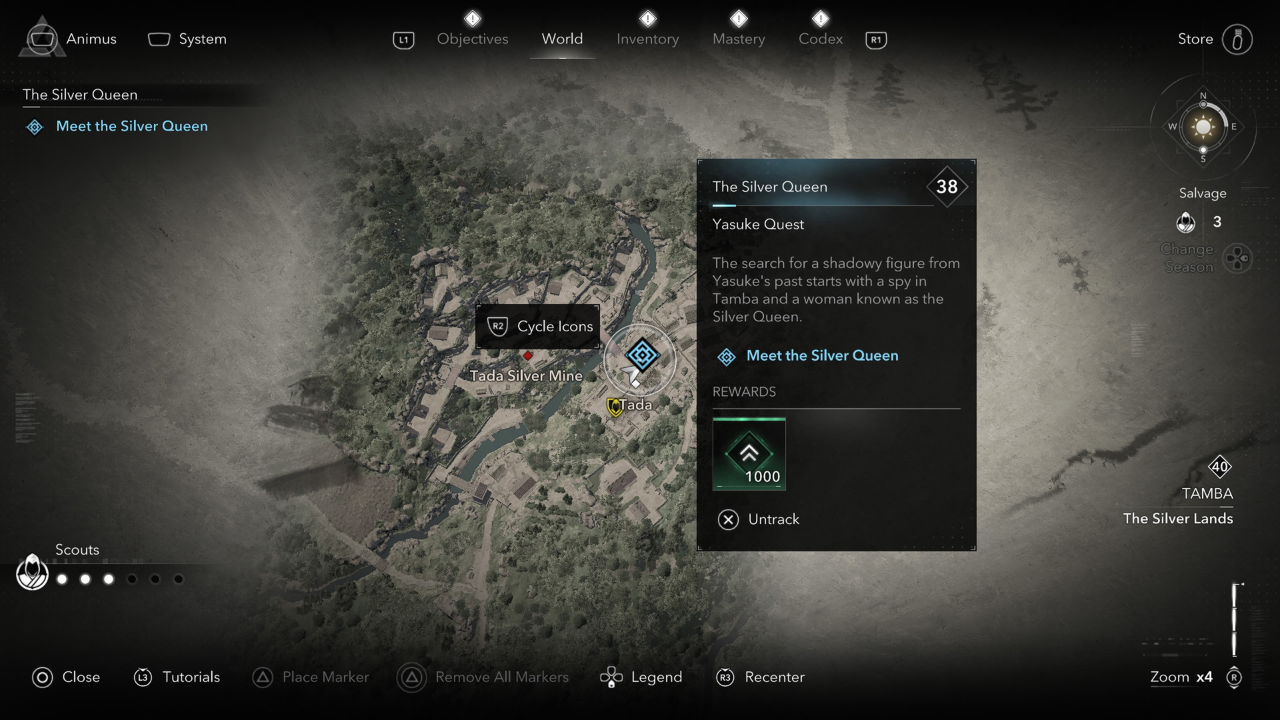1280x720 pixels.
Task: Click the yellow Tada town marker
Action: click(615, 406)
